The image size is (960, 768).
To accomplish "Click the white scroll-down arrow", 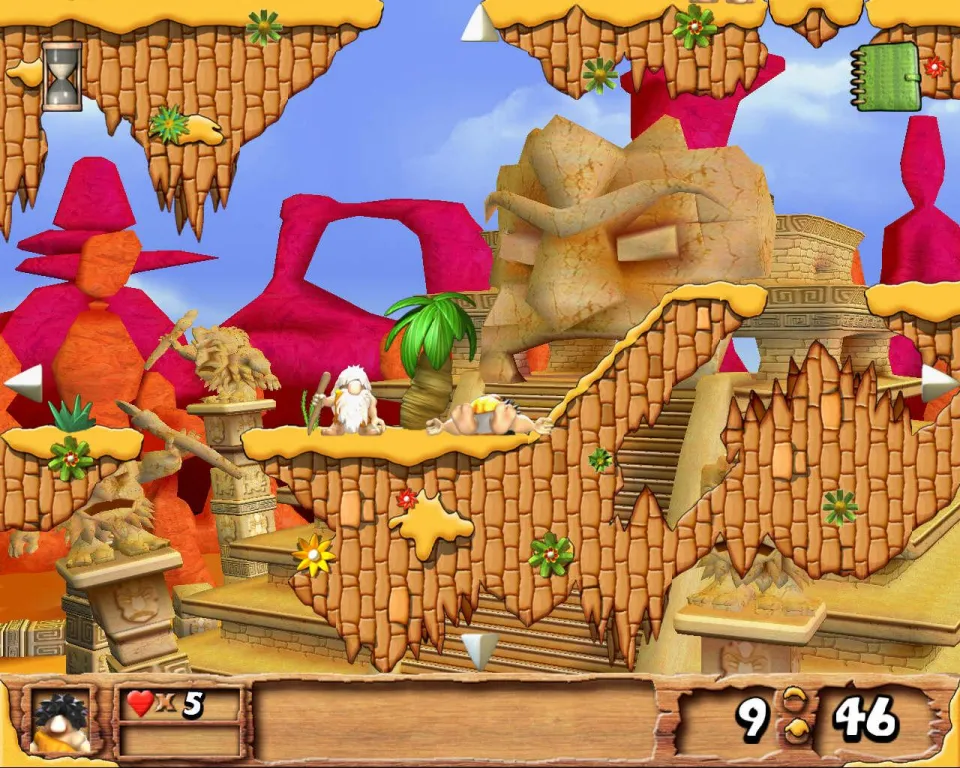I will [479, 649].
